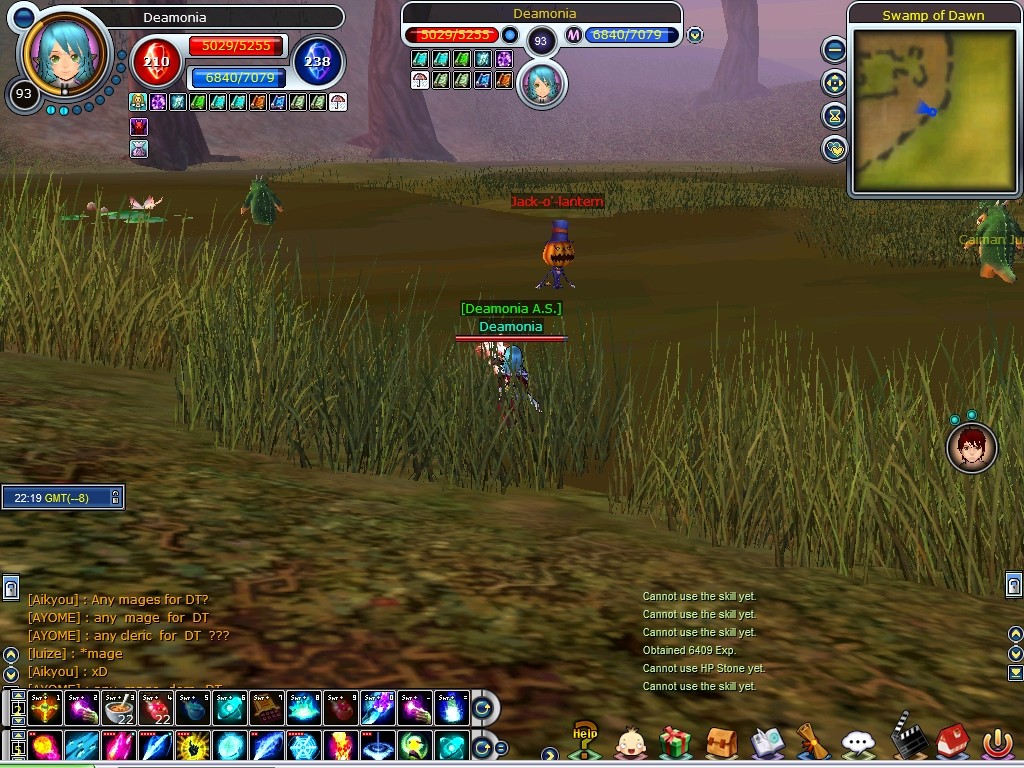Click the four-arrow button beside the minimap

[x=834, y=83]
